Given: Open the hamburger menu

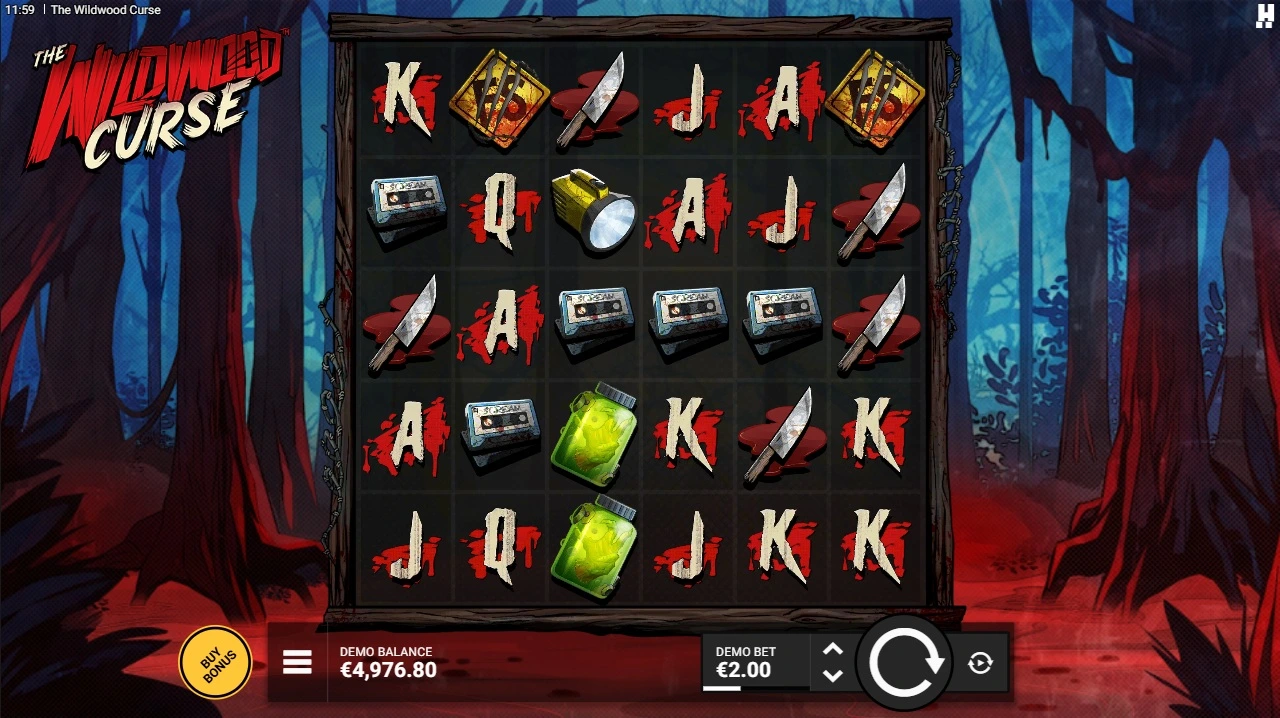Looking at the screenshot, I should 297,662.
